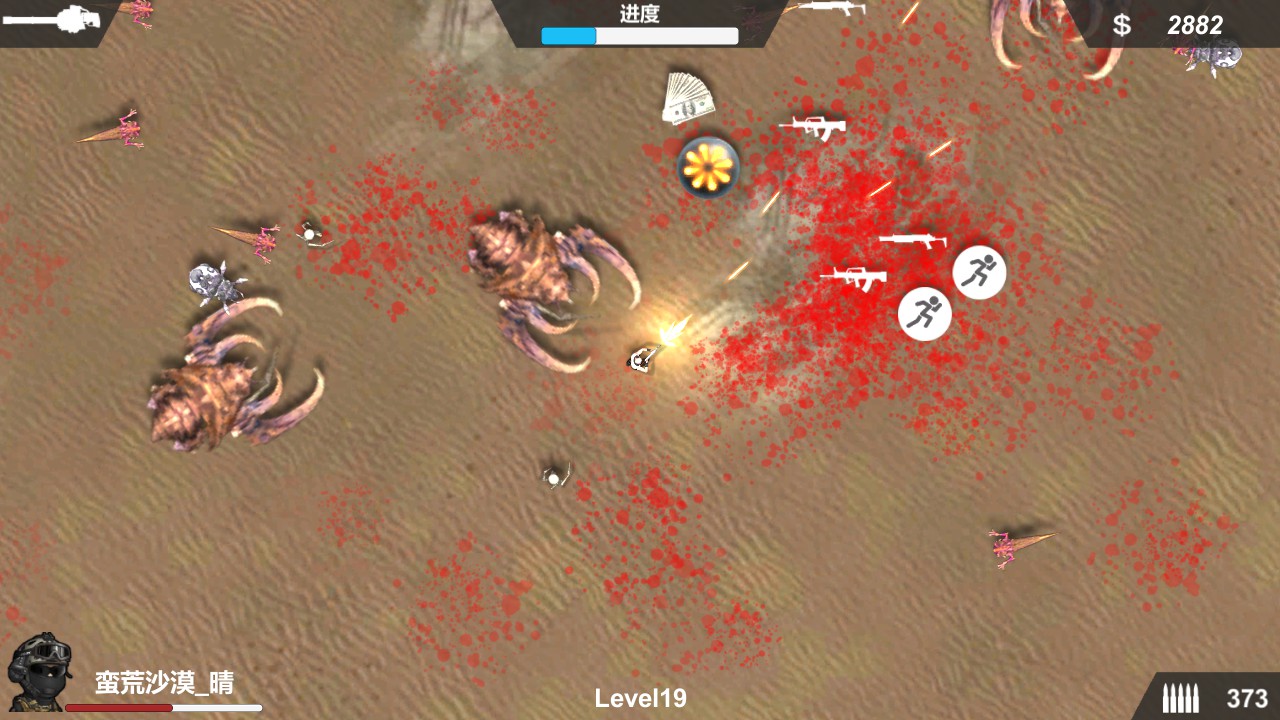Collect the cash stack pickup
Screen dimensions: 1280x720
point(687,99)
